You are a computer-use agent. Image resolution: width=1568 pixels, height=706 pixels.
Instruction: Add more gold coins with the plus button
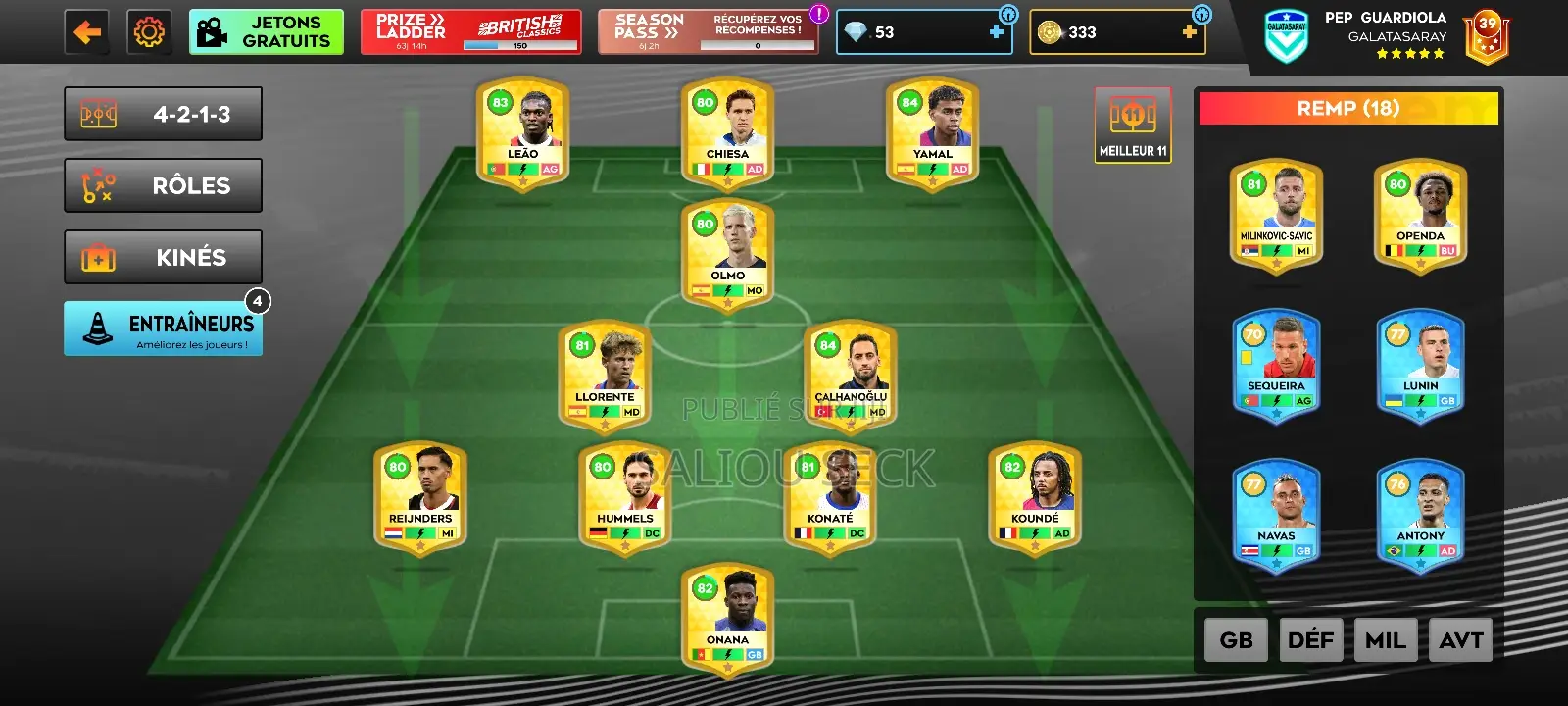click(x=1189, y=32)
